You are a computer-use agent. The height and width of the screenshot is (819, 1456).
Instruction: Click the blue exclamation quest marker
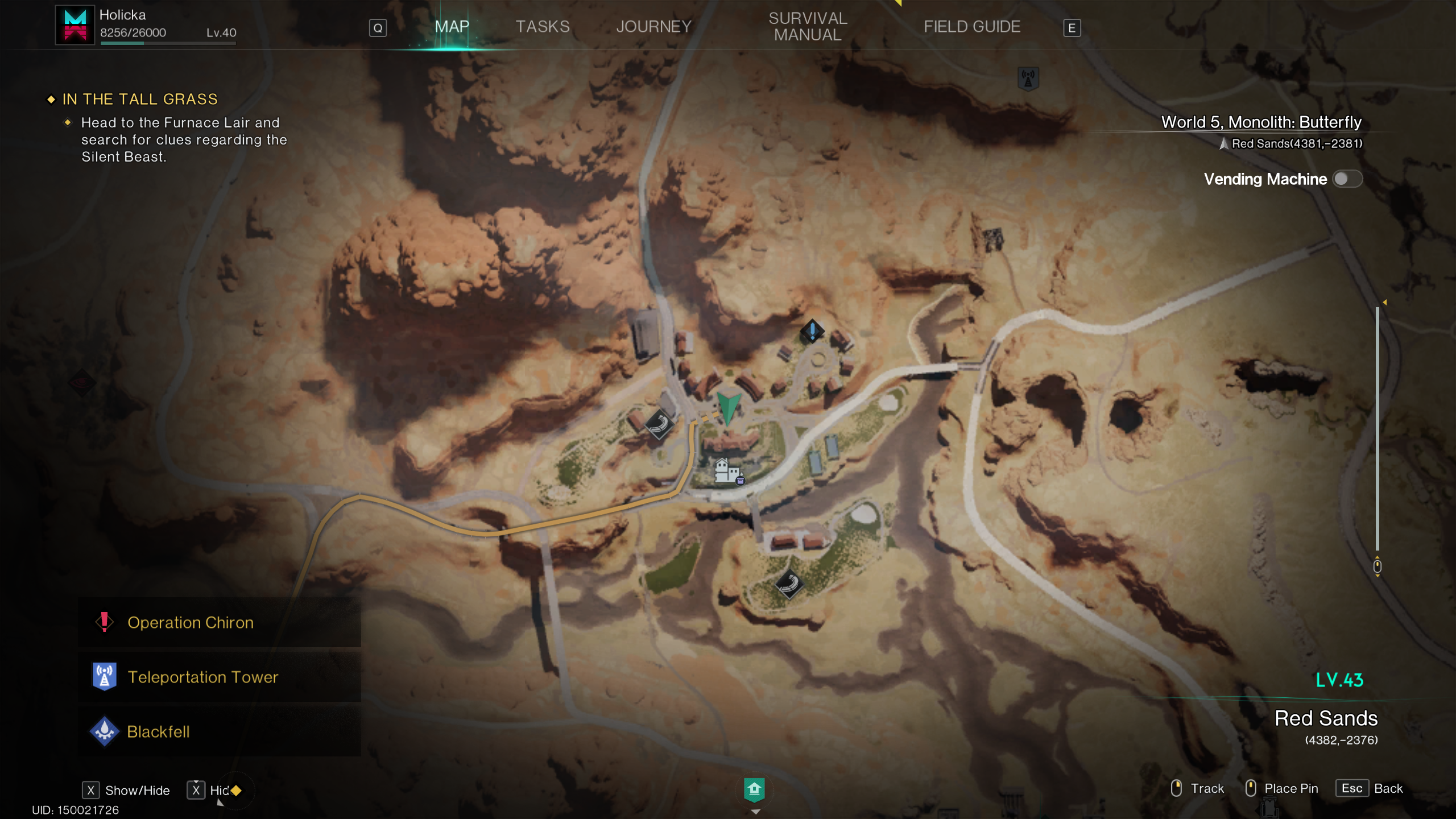point(812,330)
